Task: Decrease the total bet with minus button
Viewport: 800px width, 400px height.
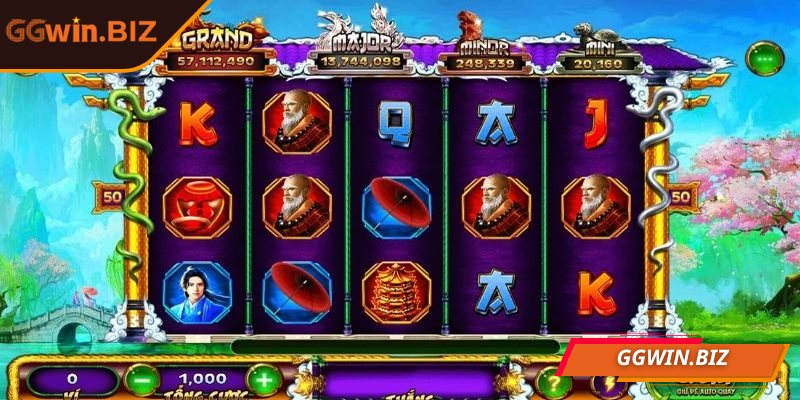Action: 142,380
